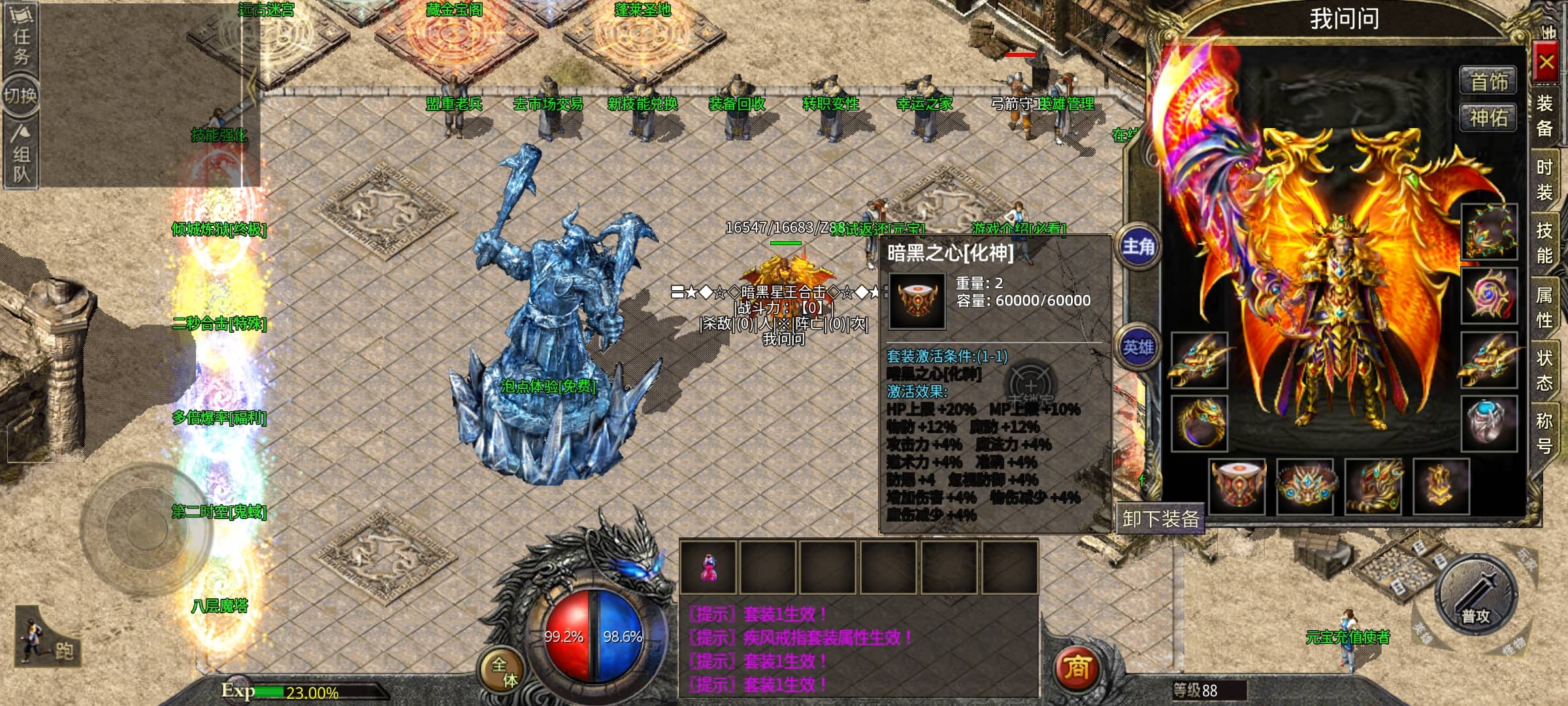
Task: Unequip item with 卸下装备 button
Action: [x=1161, y=519]
